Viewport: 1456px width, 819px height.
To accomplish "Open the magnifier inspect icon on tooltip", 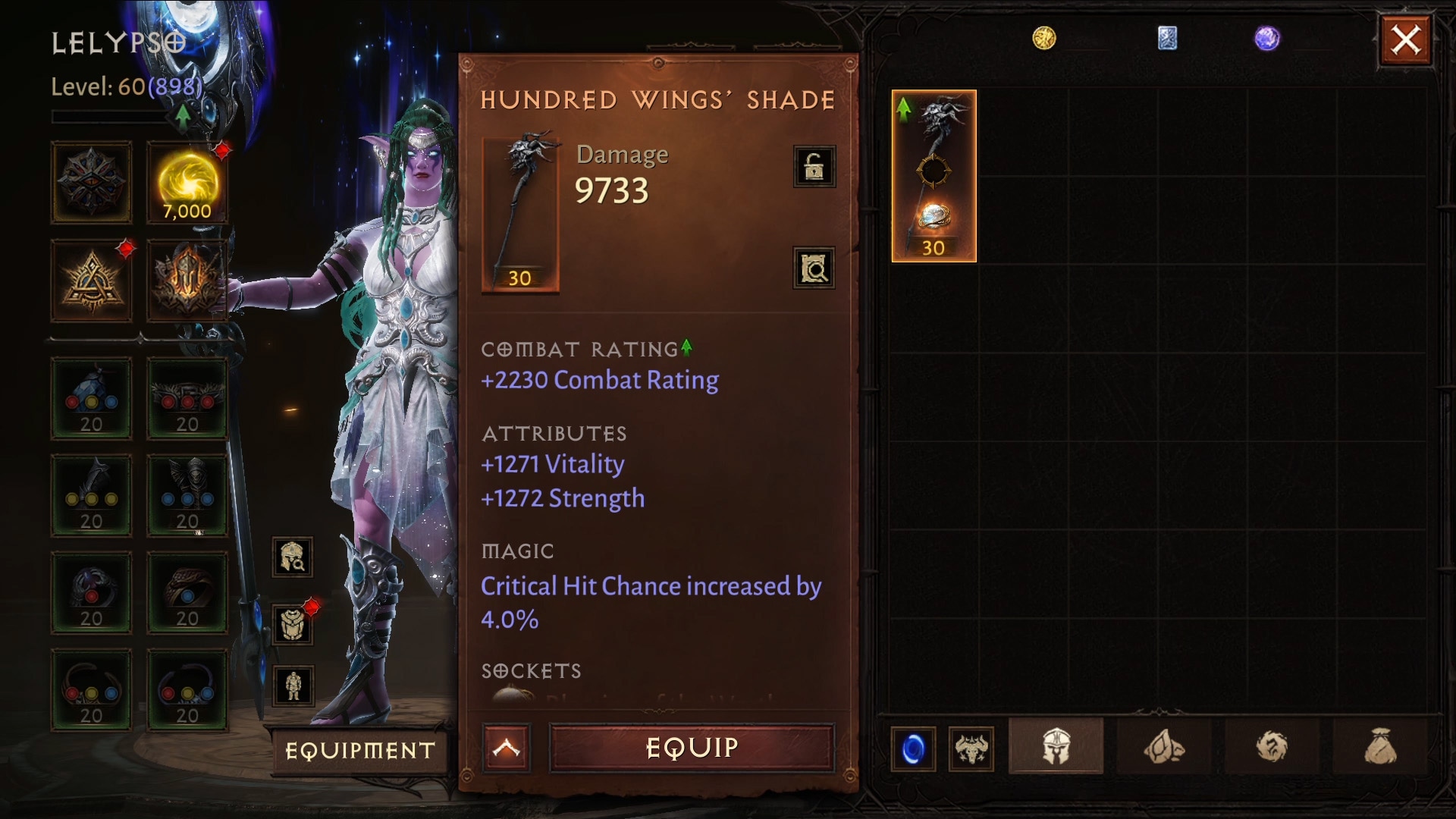I will click(814, 268).
